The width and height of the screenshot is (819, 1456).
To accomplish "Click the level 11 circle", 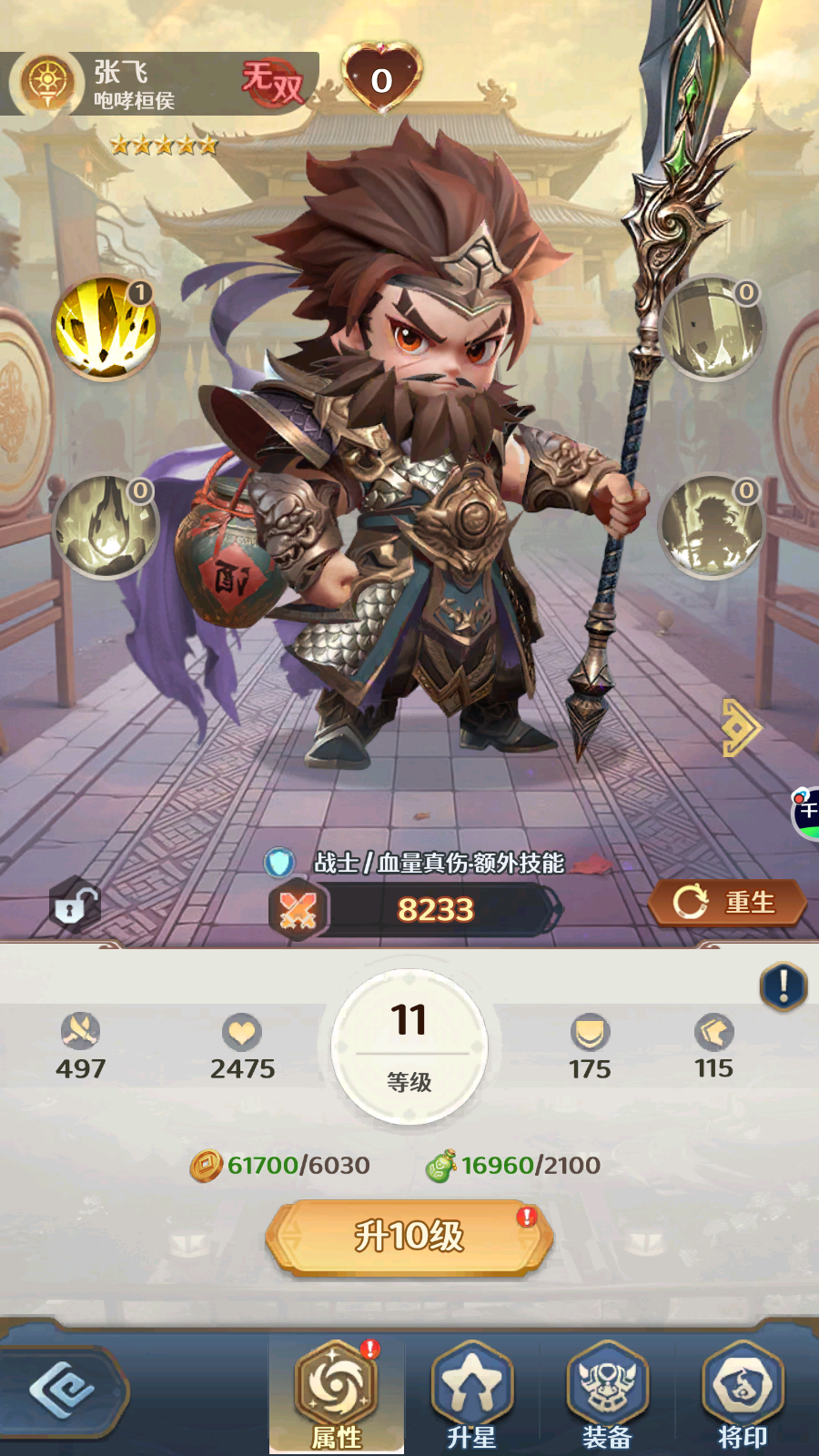I will pos(409,1046).
